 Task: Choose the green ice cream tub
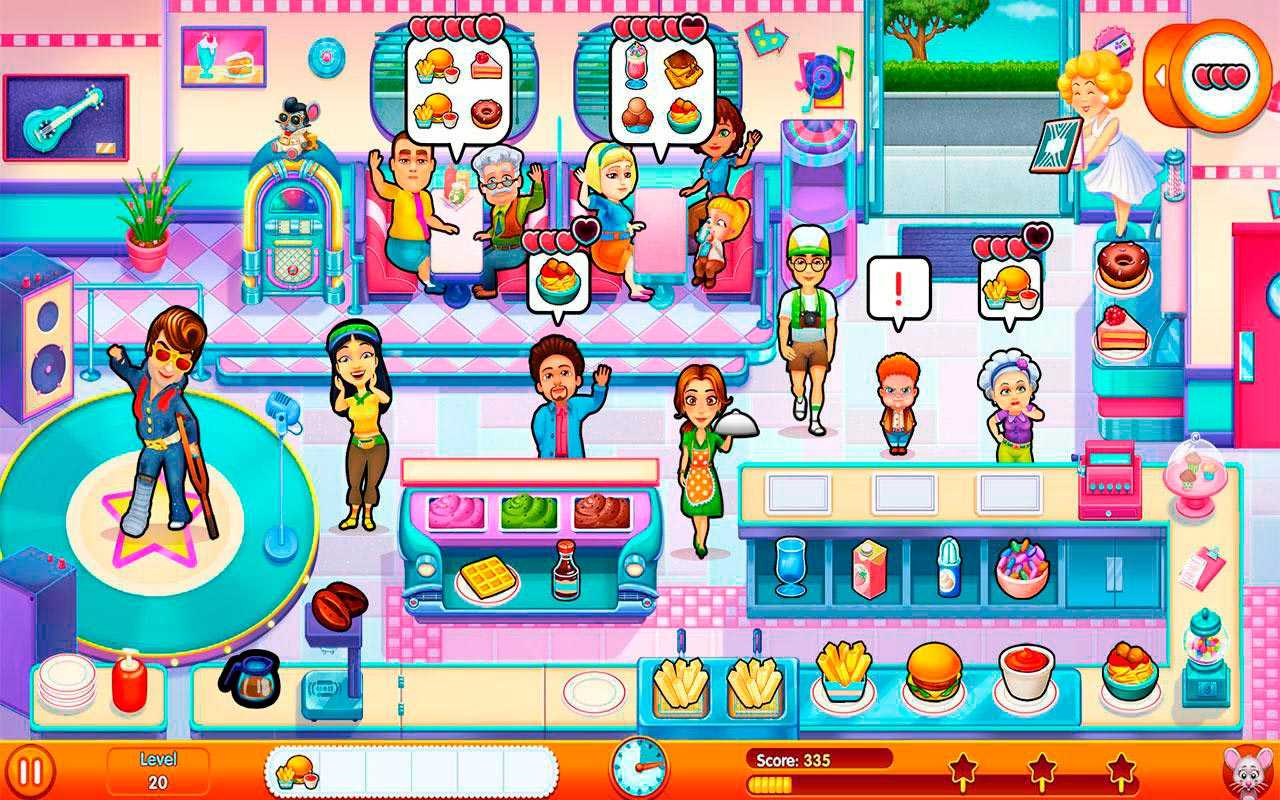[529, 511]
